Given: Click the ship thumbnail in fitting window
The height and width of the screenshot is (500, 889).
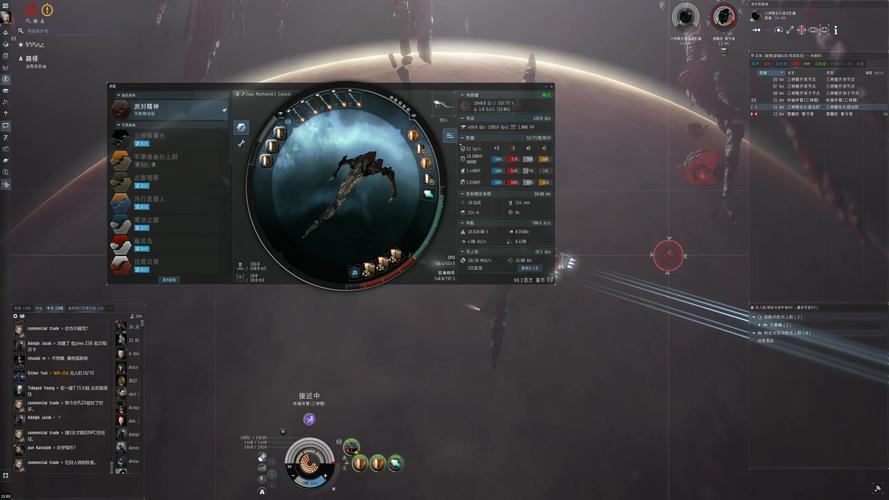Looking at the screenshot, I should [442, 103].
